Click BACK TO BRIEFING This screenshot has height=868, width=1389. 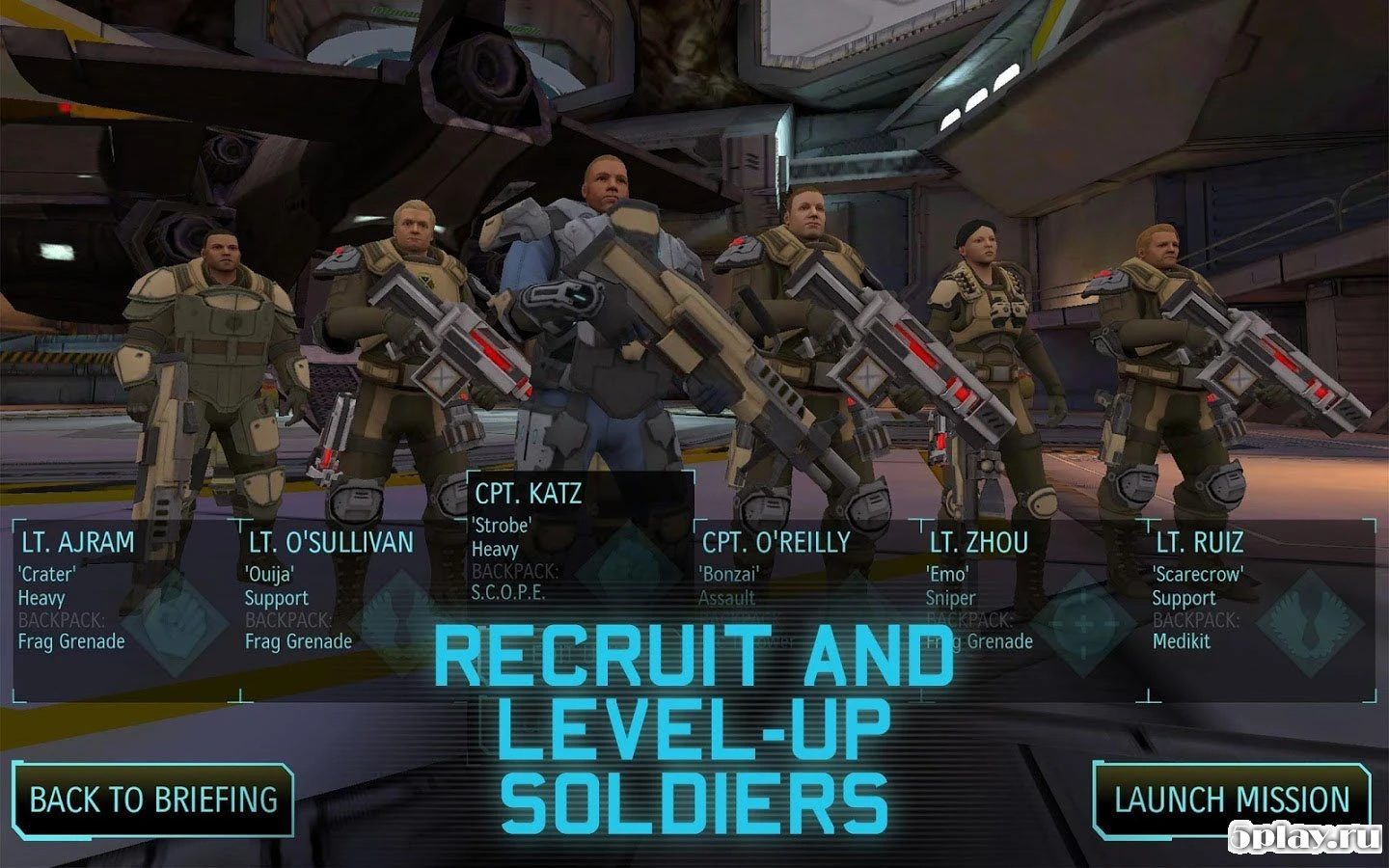[x=152, y=800]
